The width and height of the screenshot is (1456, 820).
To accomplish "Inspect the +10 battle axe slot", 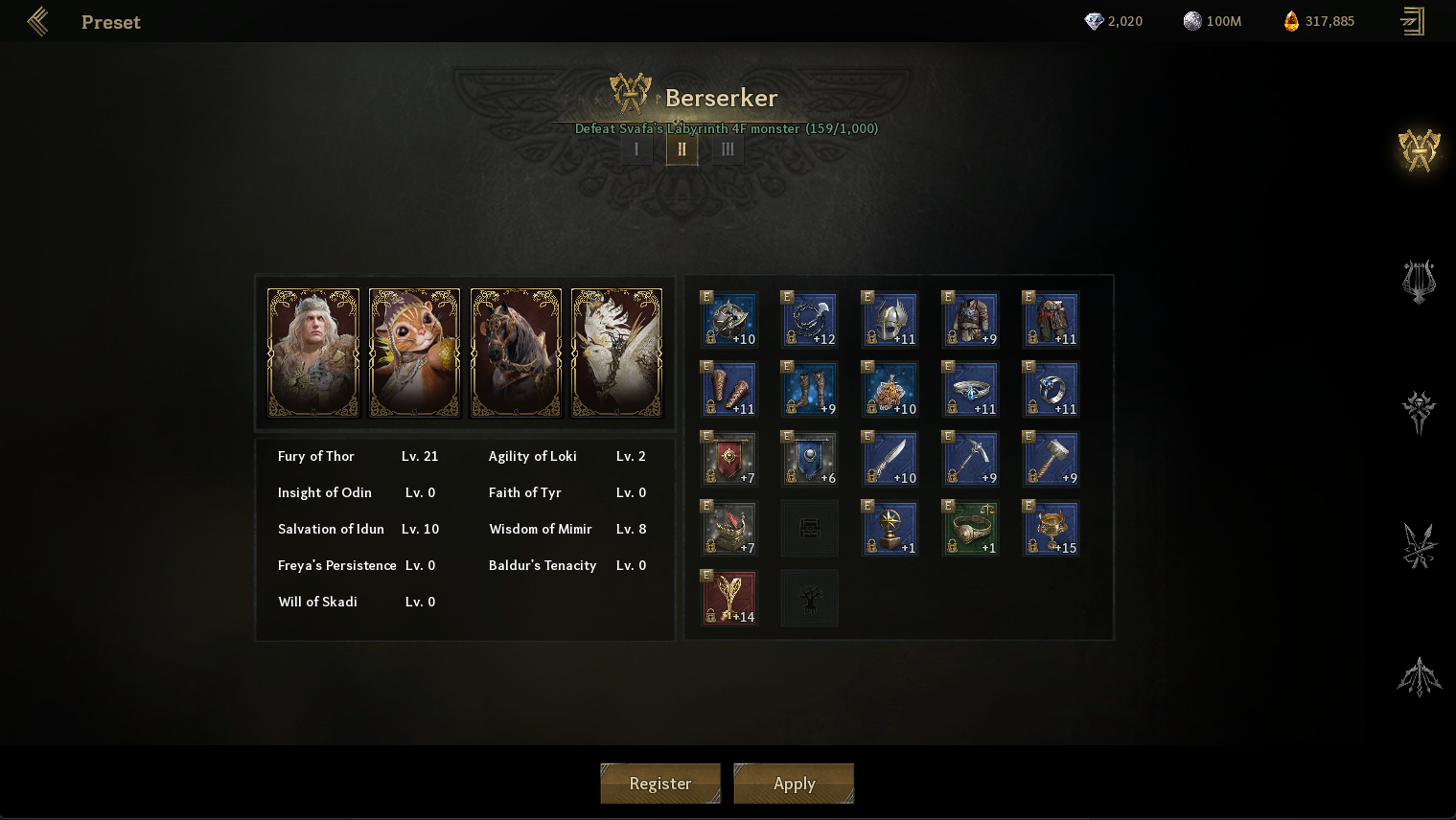I will point(729,319).
